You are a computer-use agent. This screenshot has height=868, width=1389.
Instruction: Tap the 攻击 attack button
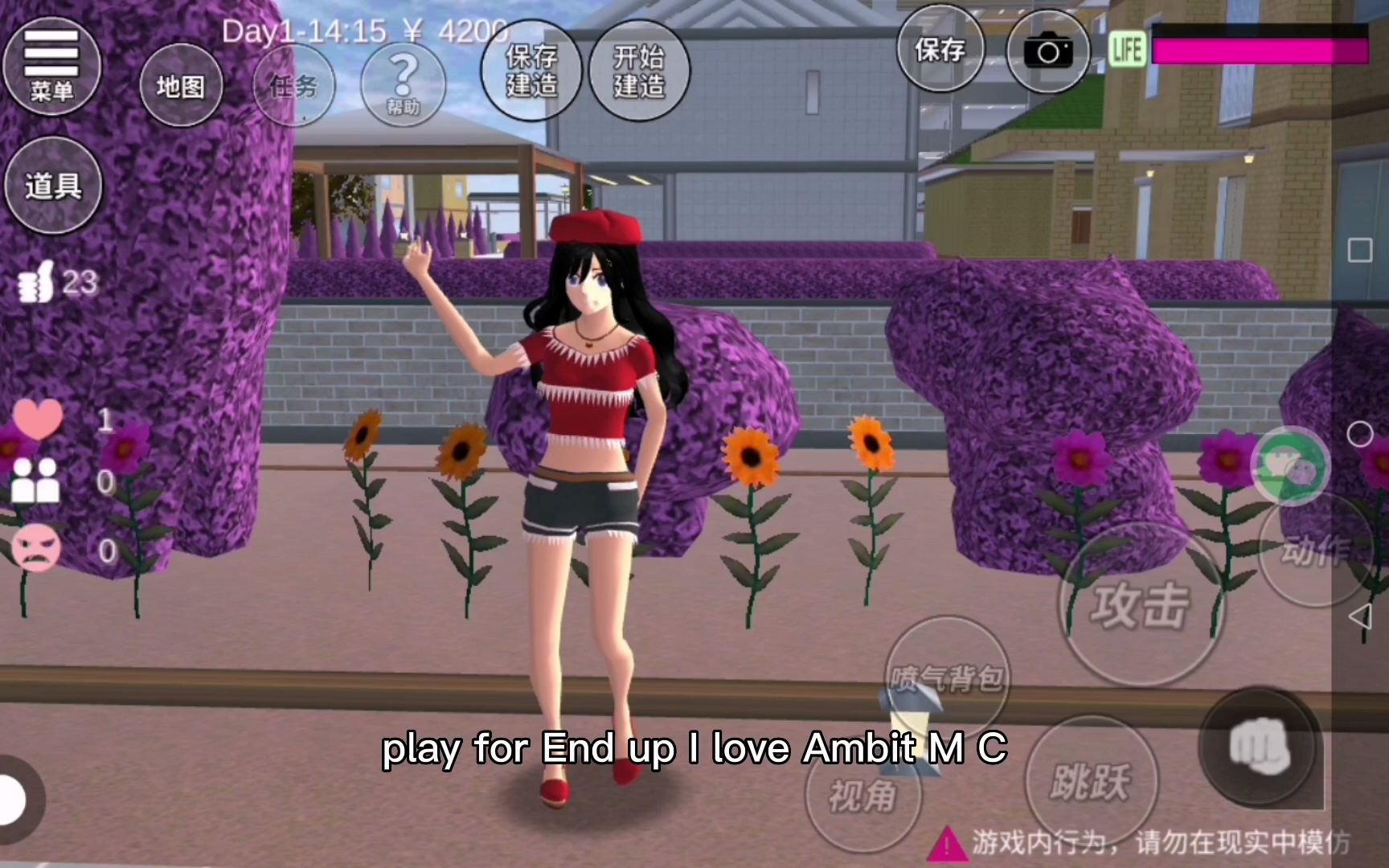click(1140, 605)
